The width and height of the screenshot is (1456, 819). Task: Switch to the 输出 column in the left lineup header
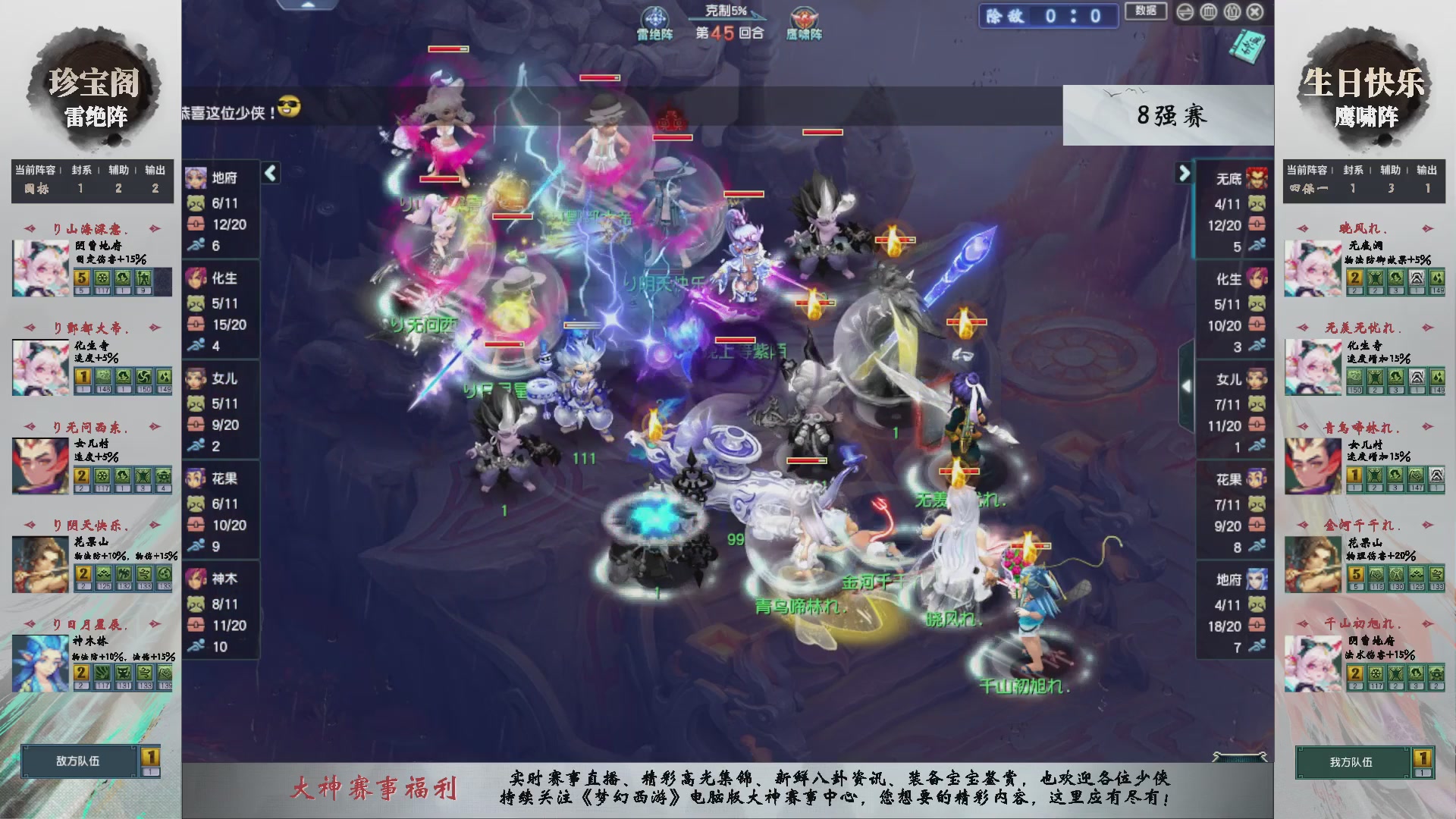[155, 171]
